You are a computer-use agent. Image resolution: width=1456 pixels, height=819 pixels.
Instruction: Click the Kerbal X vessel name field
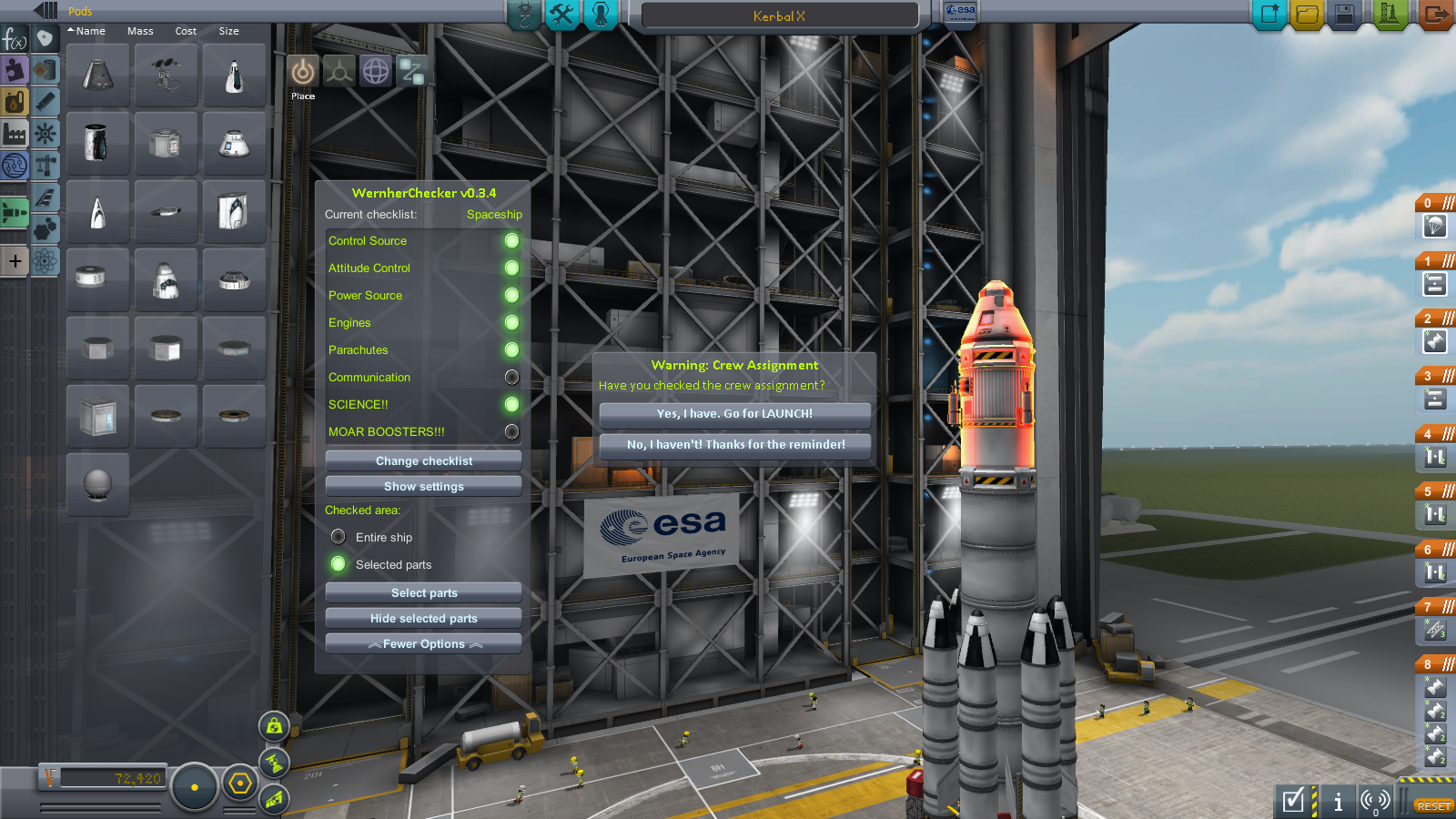coord(779,15)
